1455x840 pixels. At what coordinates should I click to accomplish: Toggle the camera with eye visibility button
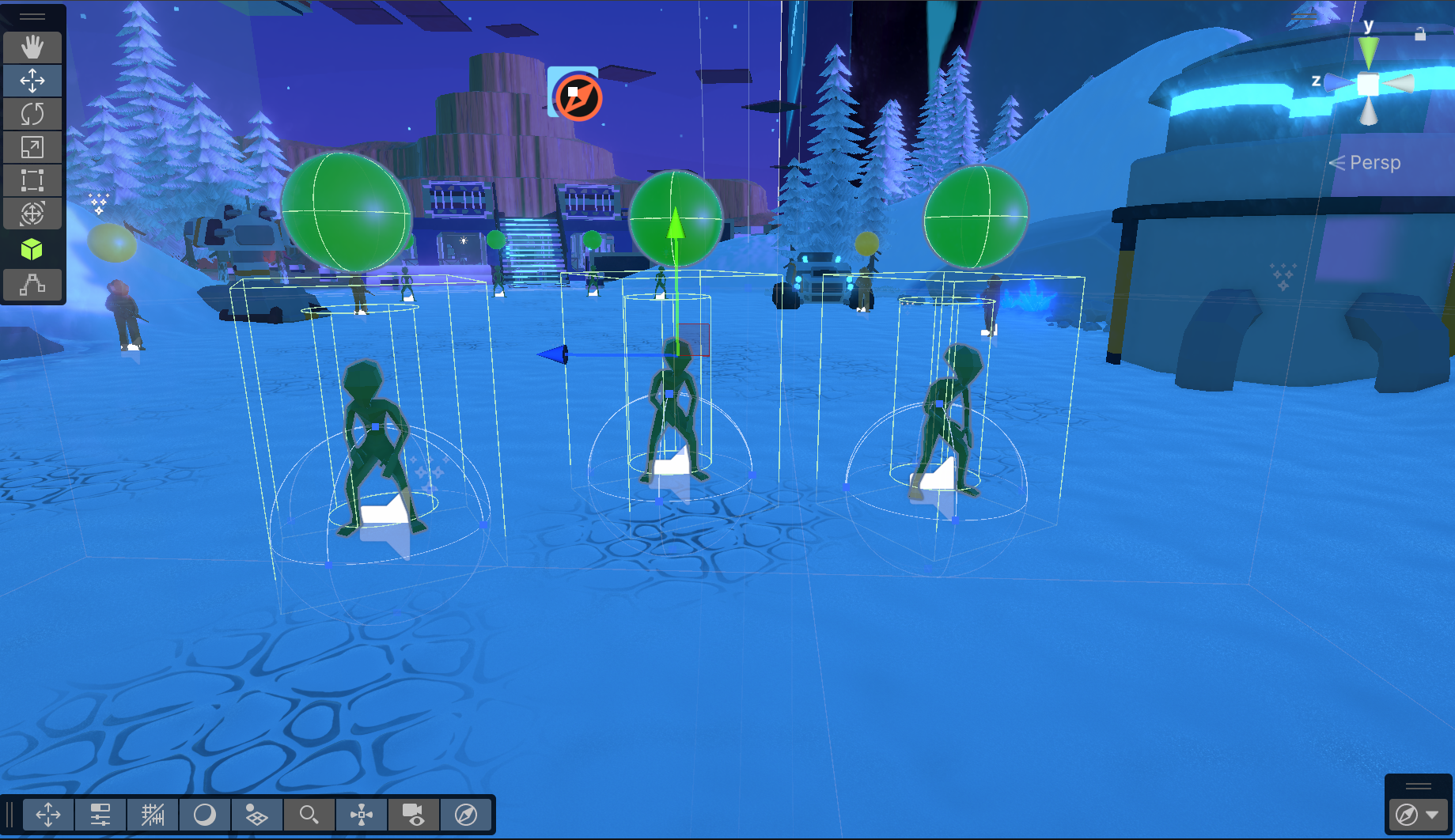point(413,815)
